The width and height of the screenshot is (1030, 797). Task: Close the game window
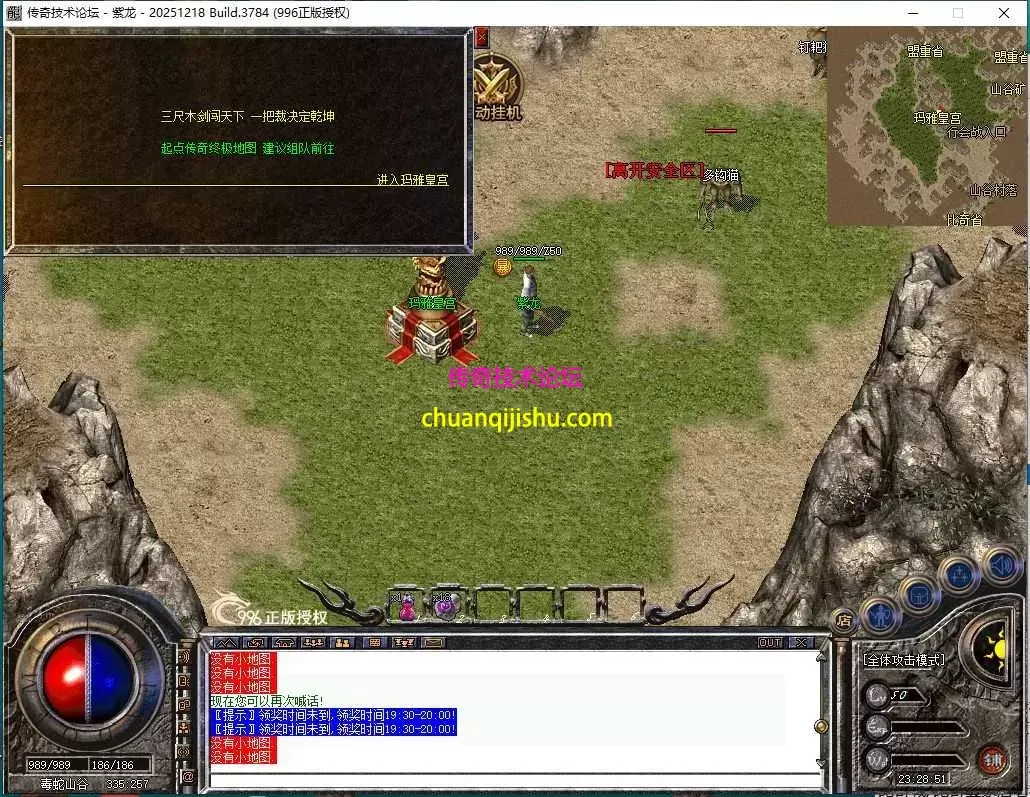(1003, 13)
